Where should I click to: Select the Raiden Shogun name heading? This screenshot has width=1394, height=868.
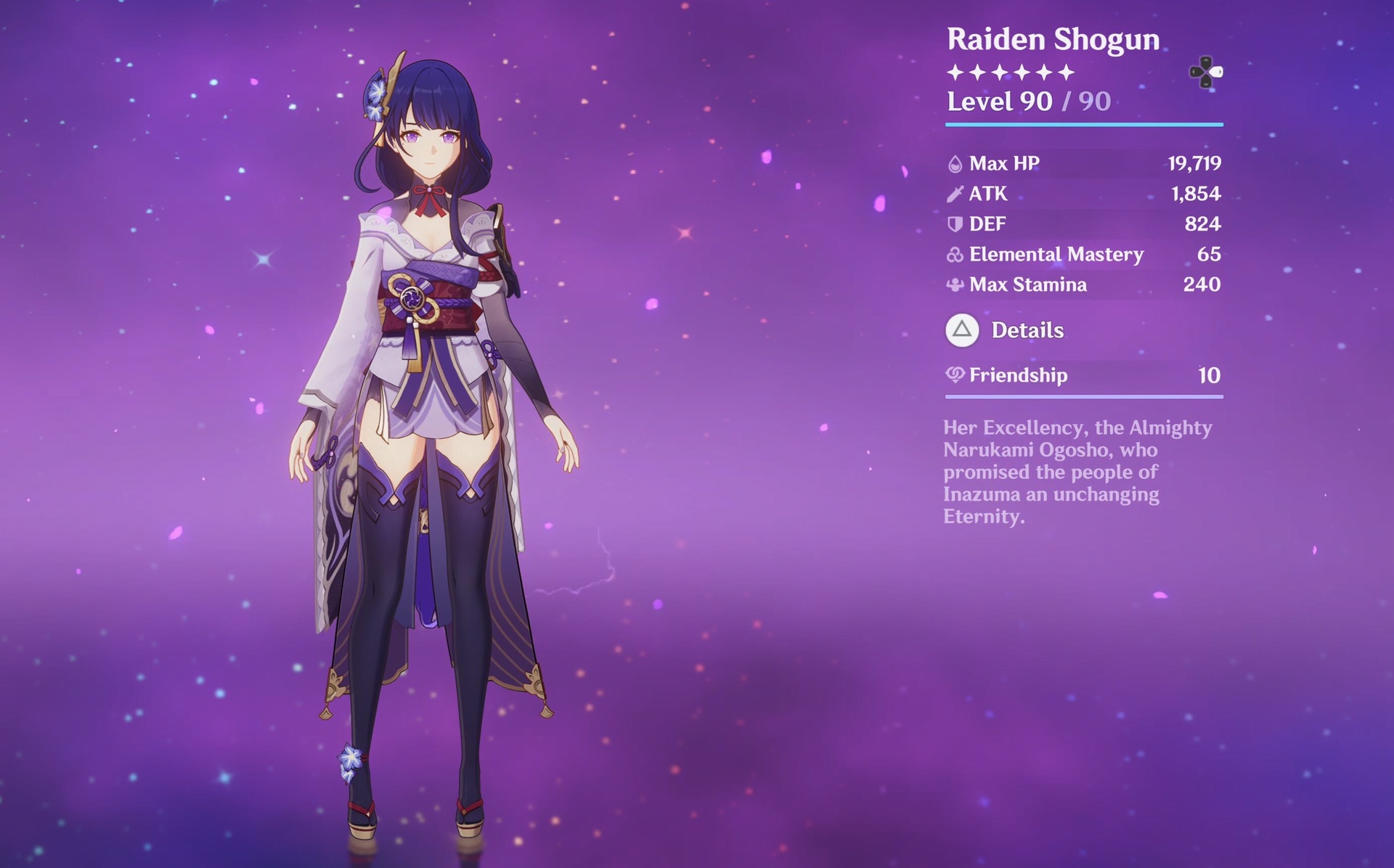[x=1053, y=40]
